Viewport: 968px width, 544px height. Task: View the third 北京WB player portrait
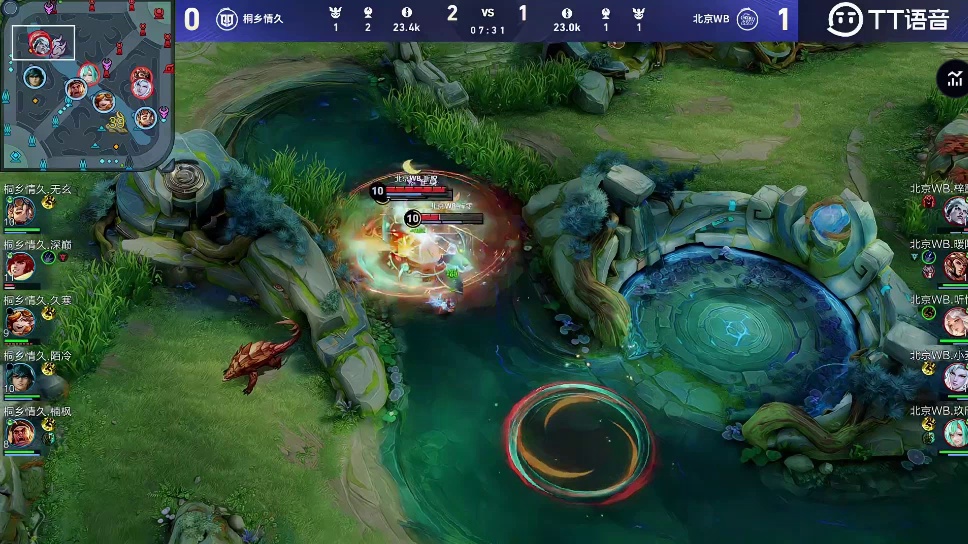pyautogui.click(x=955, y=321)
